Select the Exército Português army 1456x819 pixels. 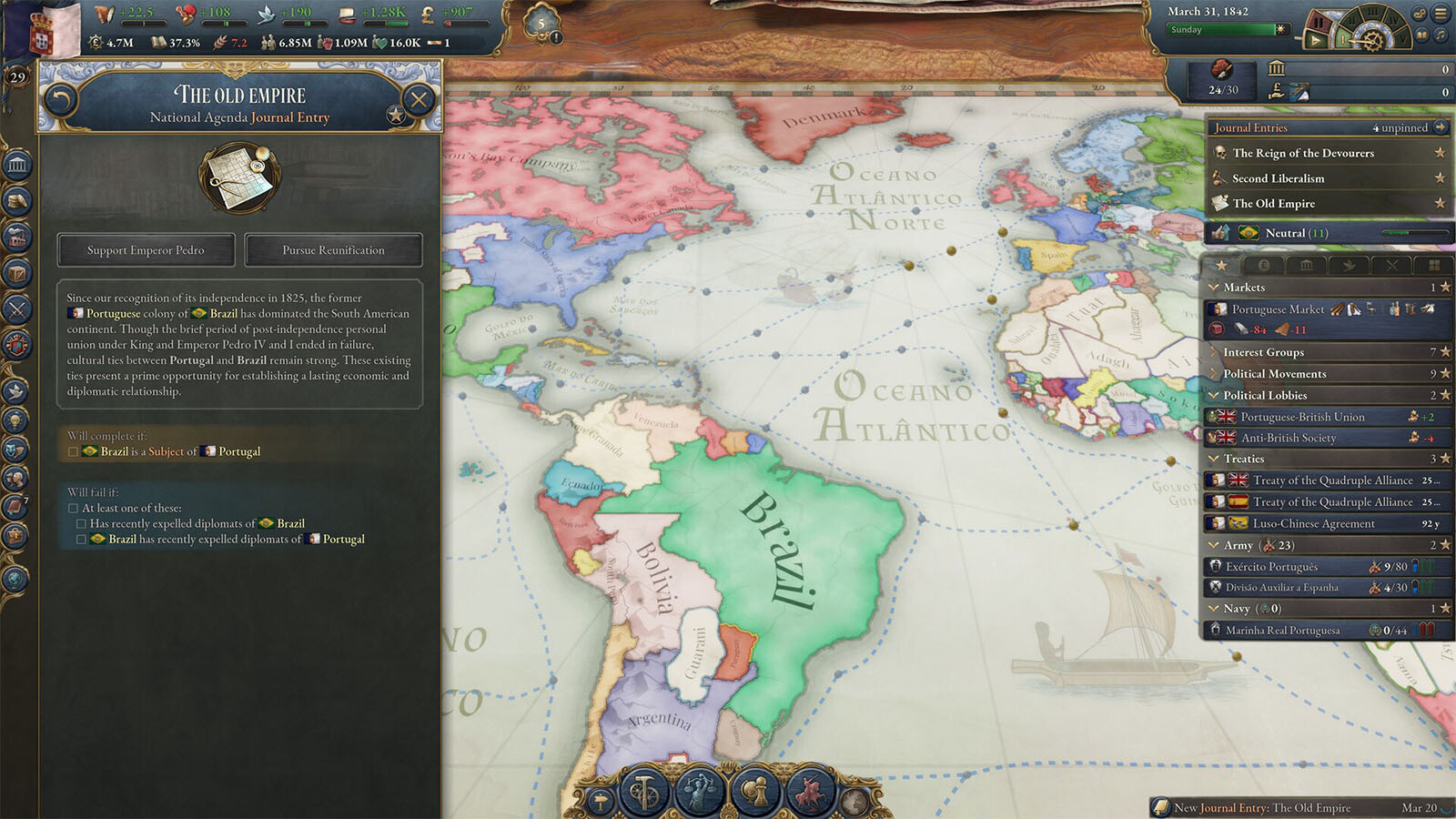coord(1271,566)
